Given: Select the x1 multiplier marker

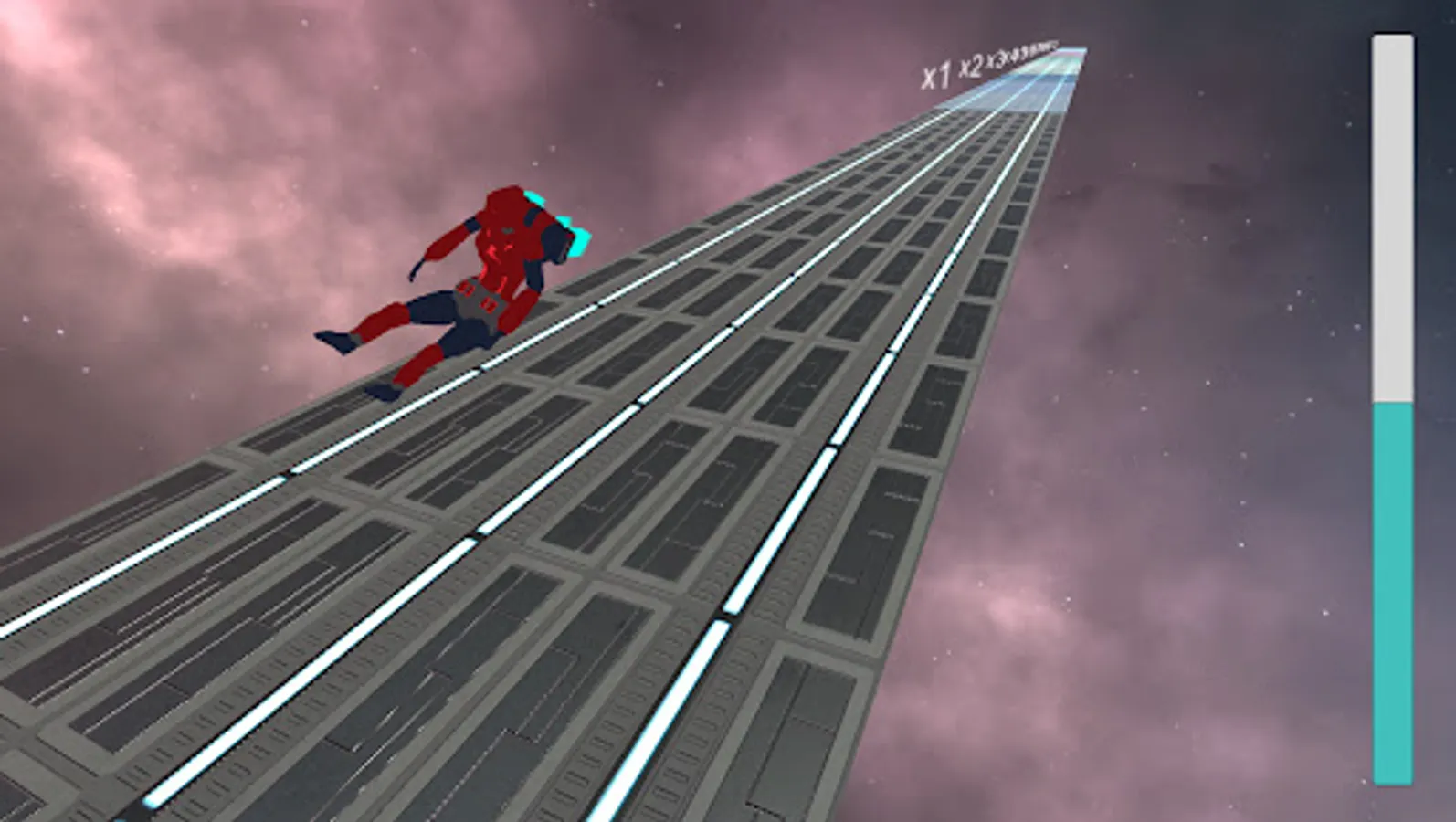Looking at the screenshot, I should click(936, 75).
